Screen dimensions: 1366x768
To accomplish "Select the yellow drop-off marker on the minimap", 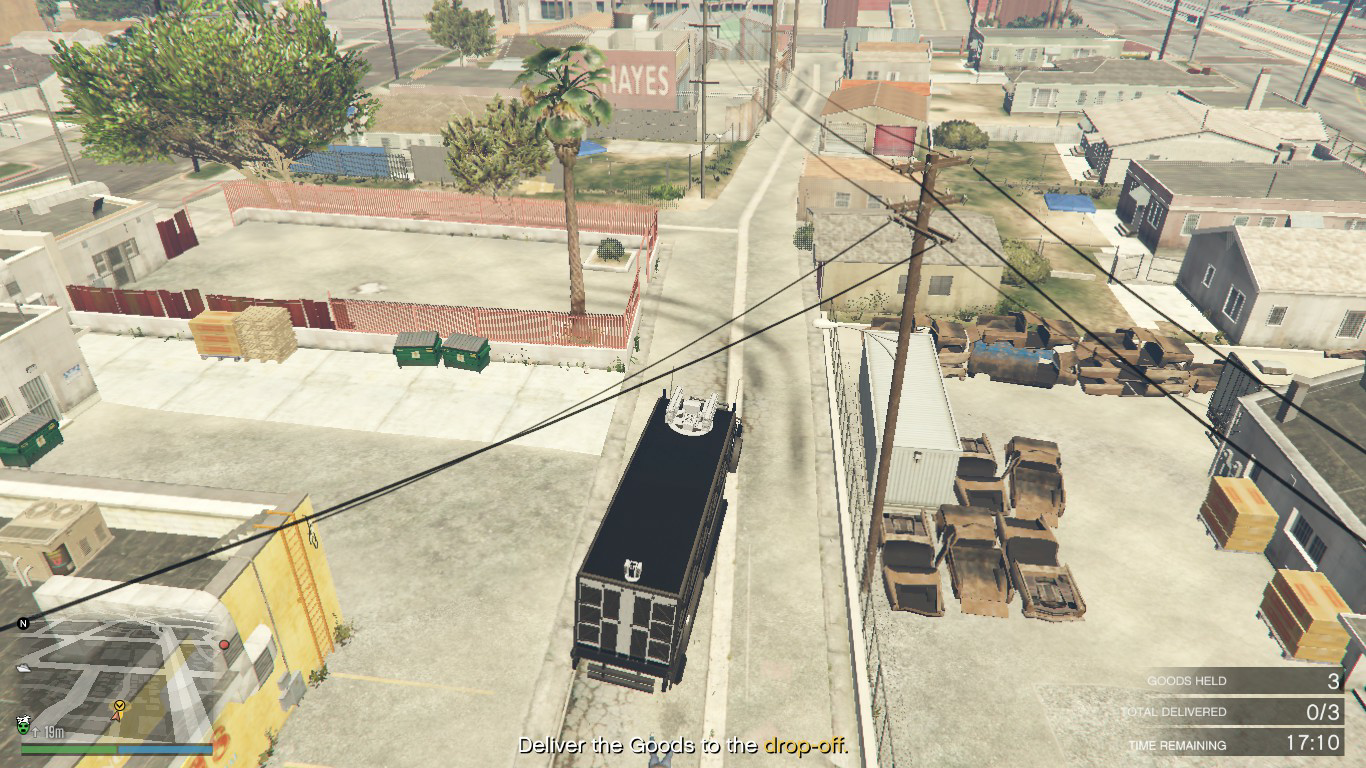I will click(119, 706).
